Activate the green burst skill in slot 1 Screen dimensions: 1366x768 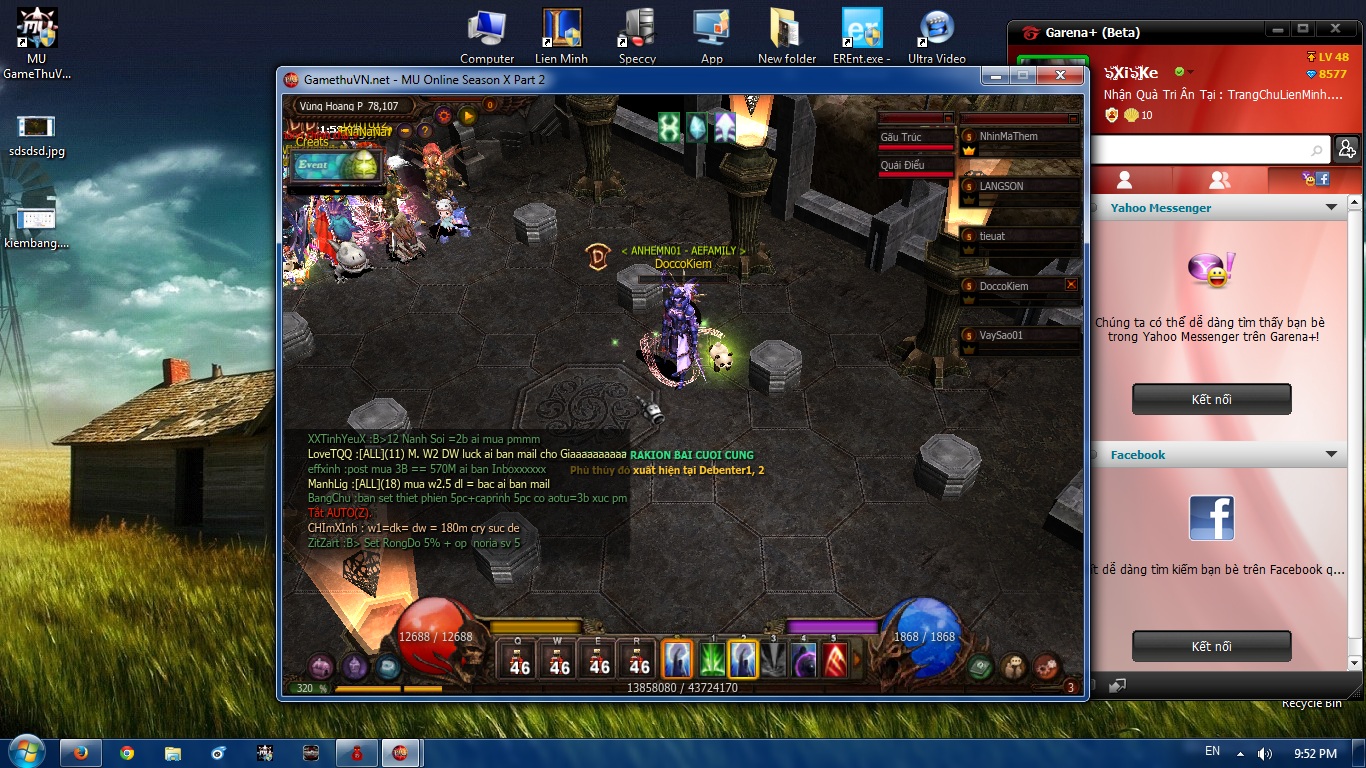(711, 660)
